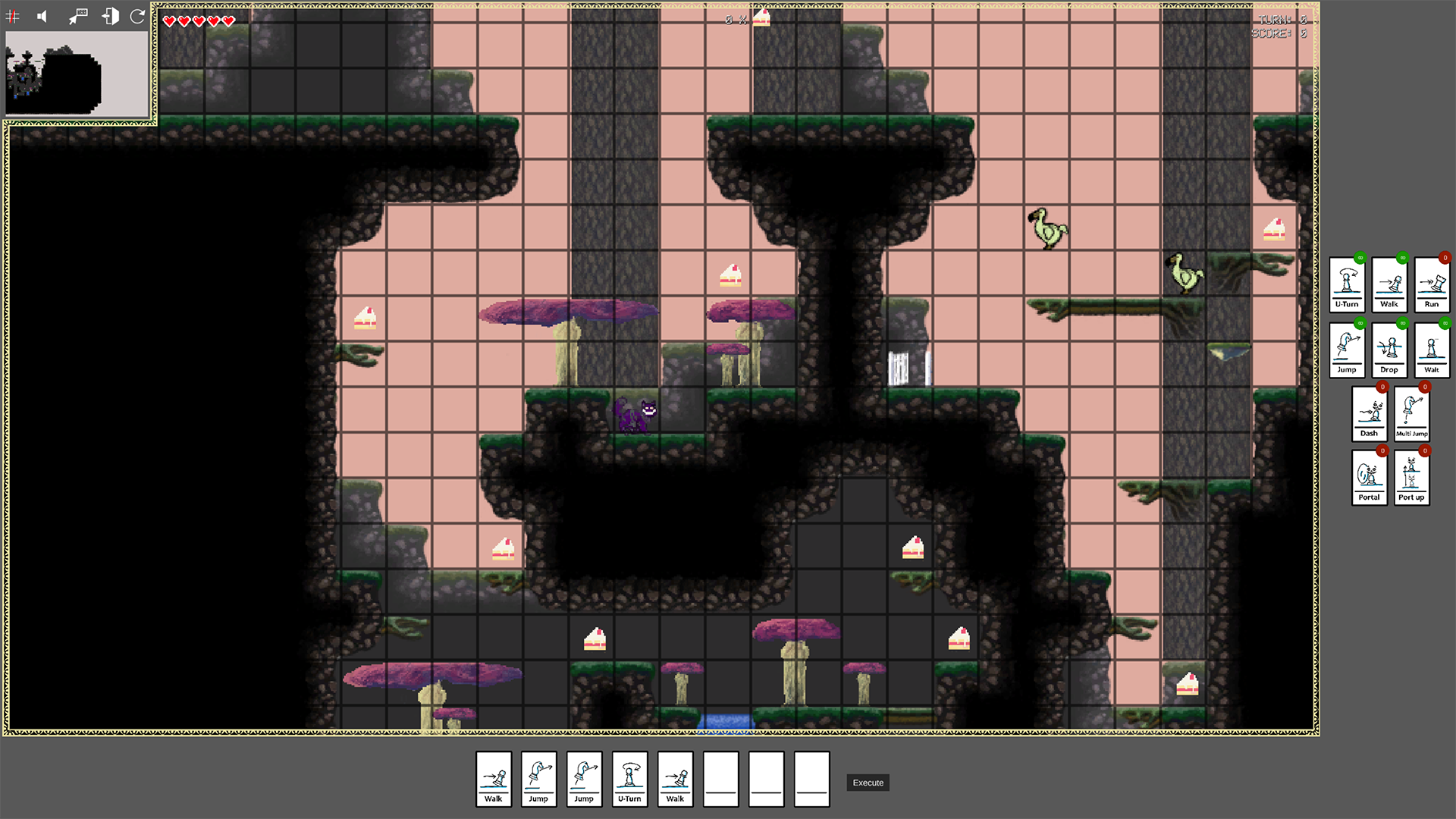Remove the queued U-Turn card from the sequence
Image resolution: width=1456 pixels, height=819 pixels.
coord(629,779)
